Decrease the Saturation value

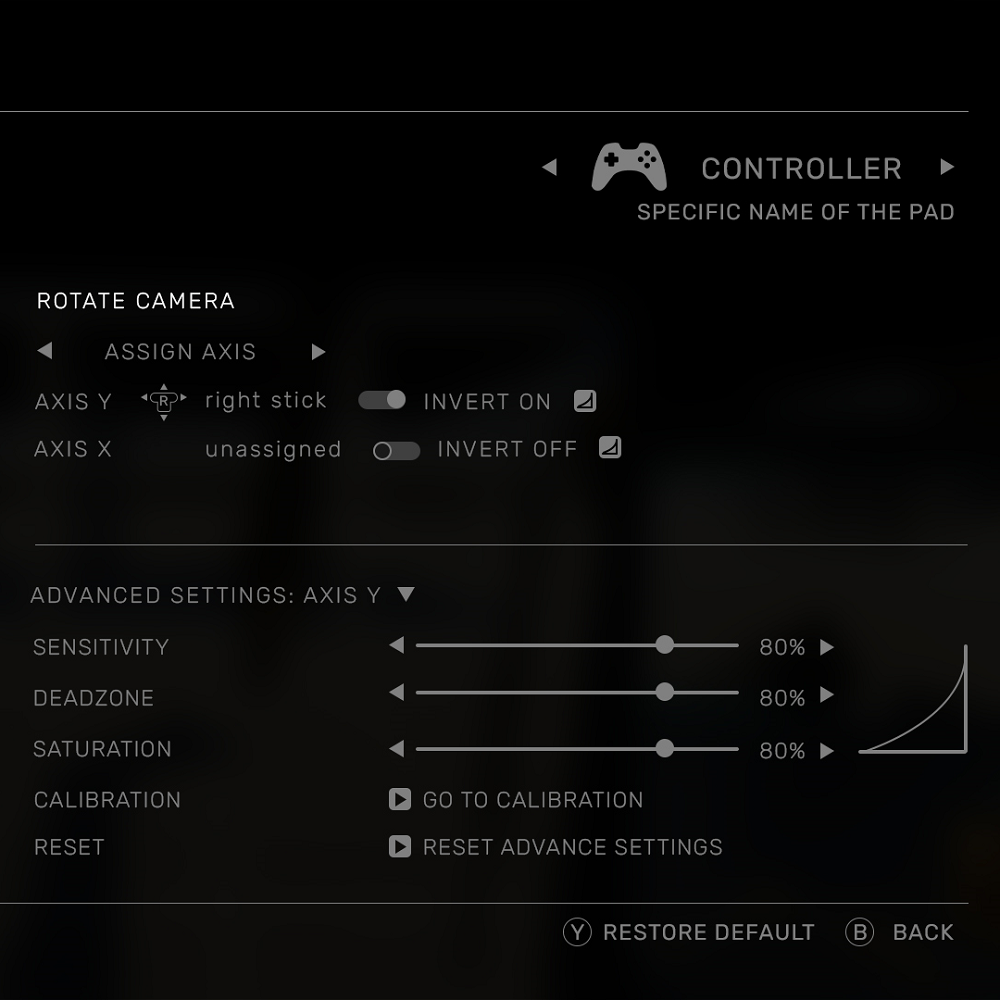[x=397, y=748]
